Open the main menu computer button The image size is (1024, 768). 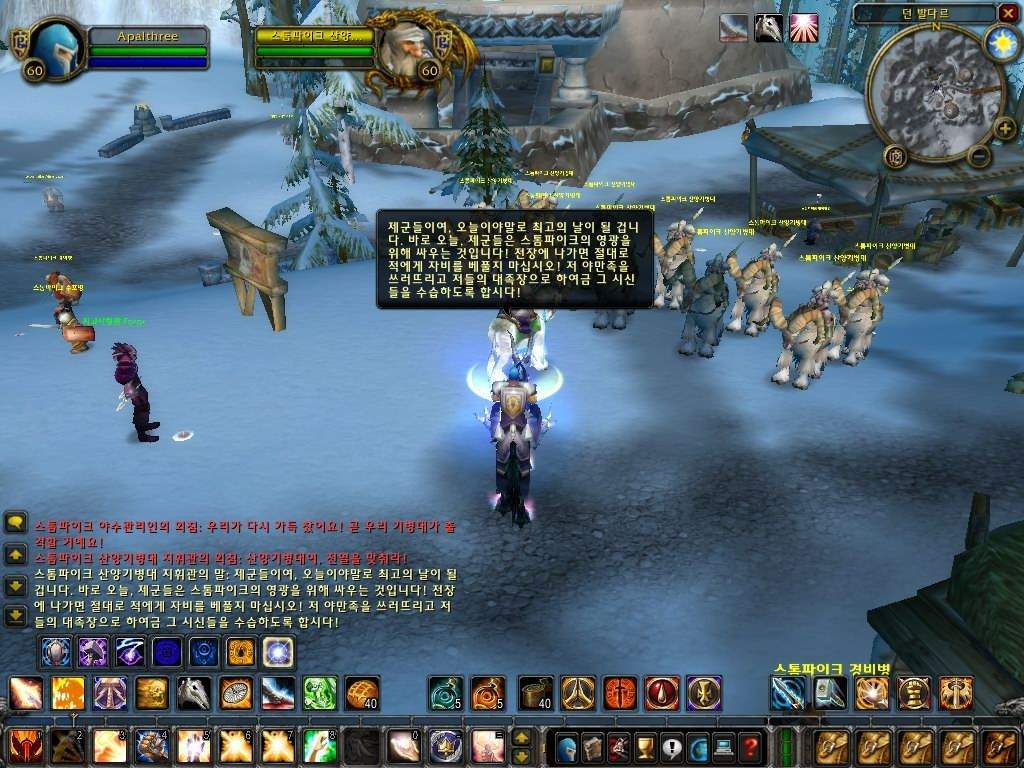[723, 747]
